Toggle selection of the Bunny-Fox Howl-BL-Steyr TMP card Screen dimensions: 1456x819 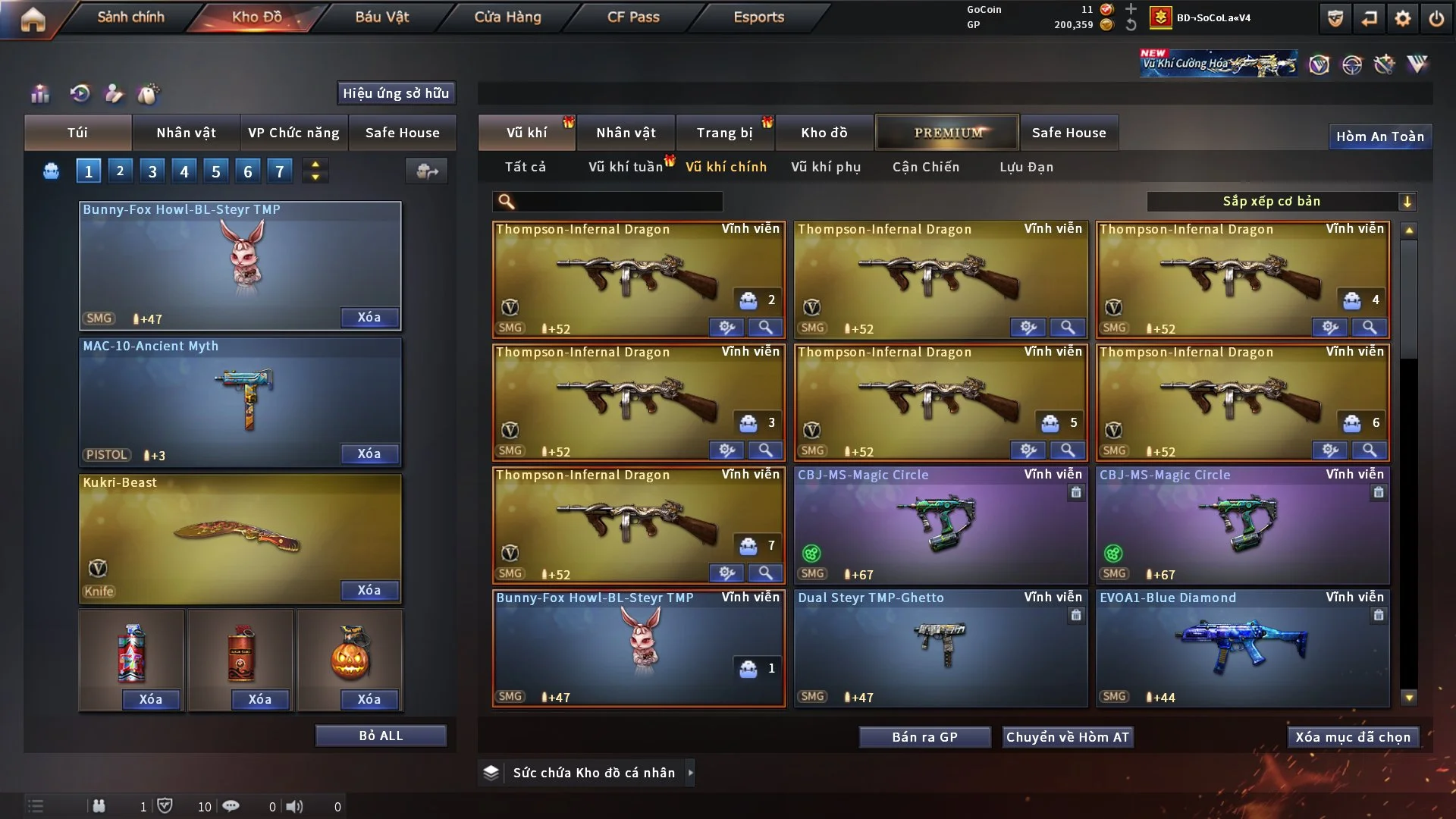(x=639, y=648)
